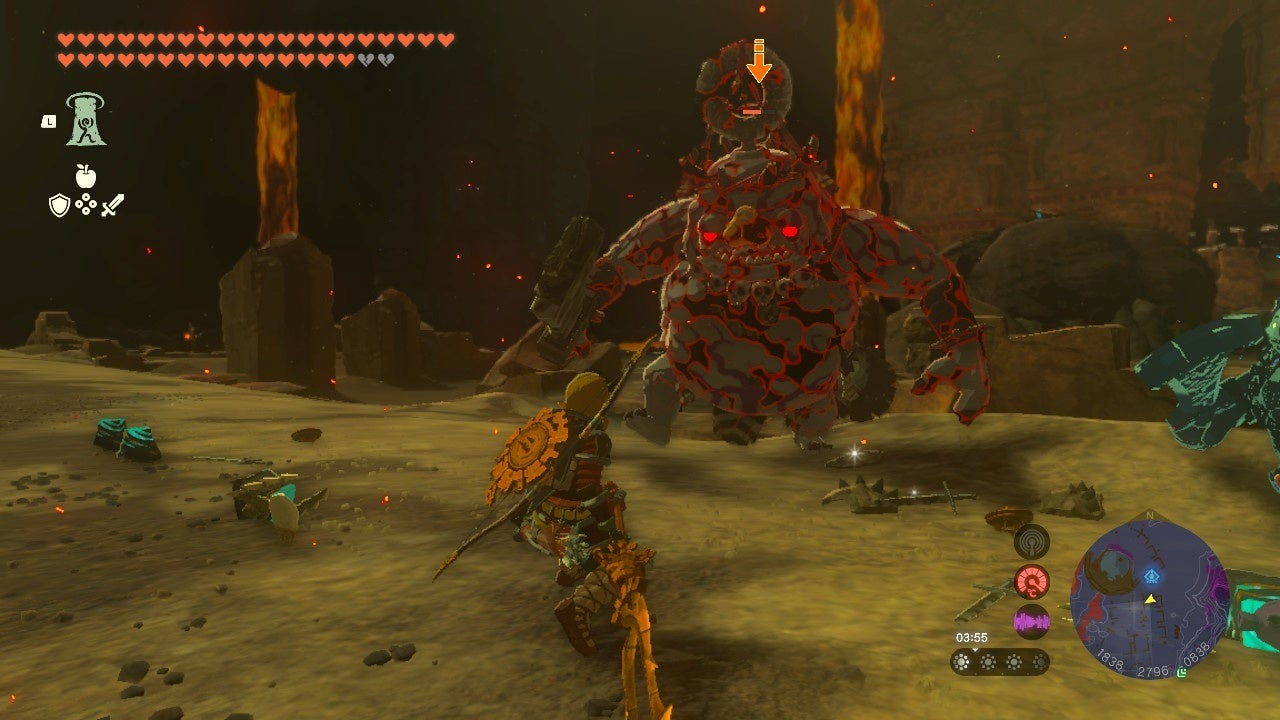Viewport: 1280px width, 720px height.
Task: Click the shield icon in the status HUD
Action: 58,205
